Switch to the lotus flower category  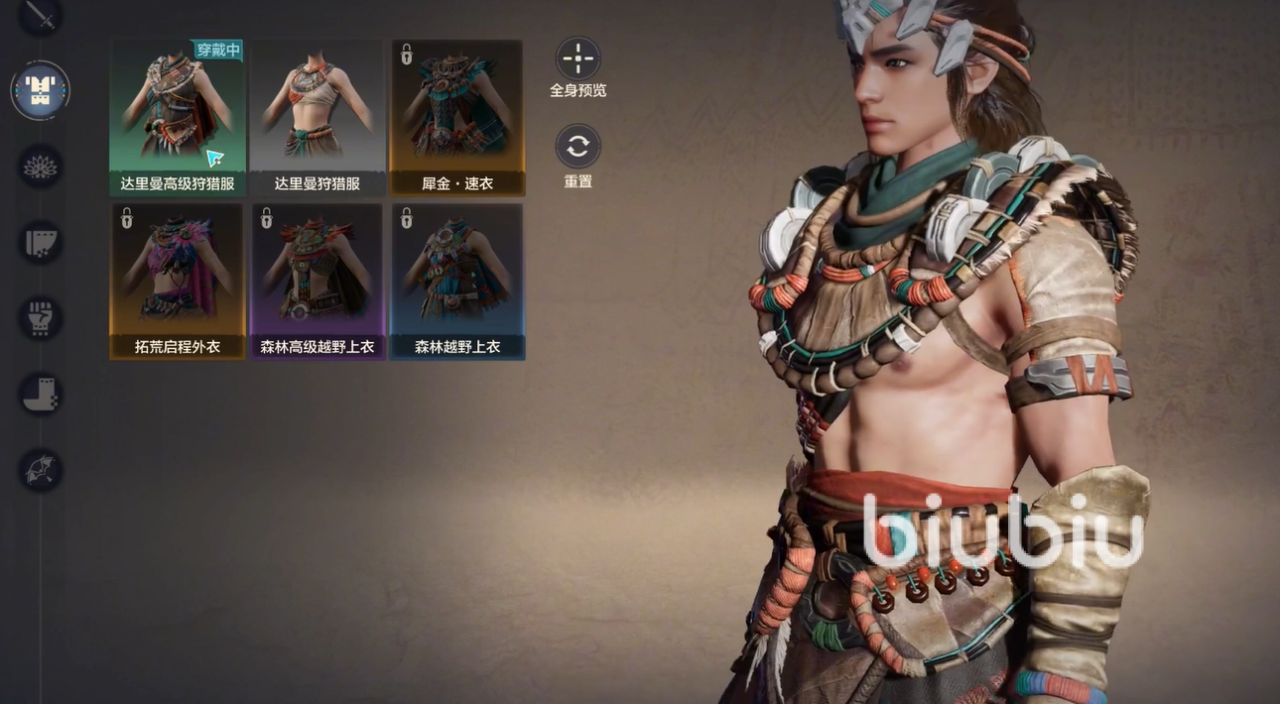click(x=41, y=166)
